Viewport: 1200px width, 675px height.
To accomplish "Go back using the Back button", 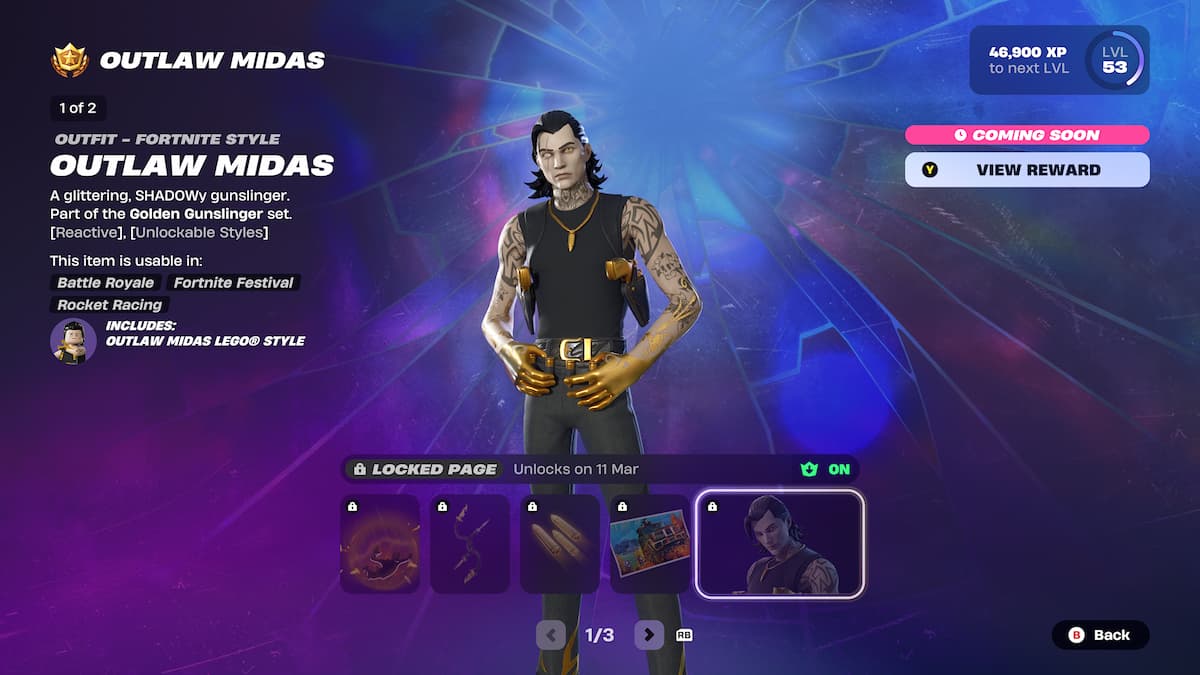I will tap(1100, 635).
